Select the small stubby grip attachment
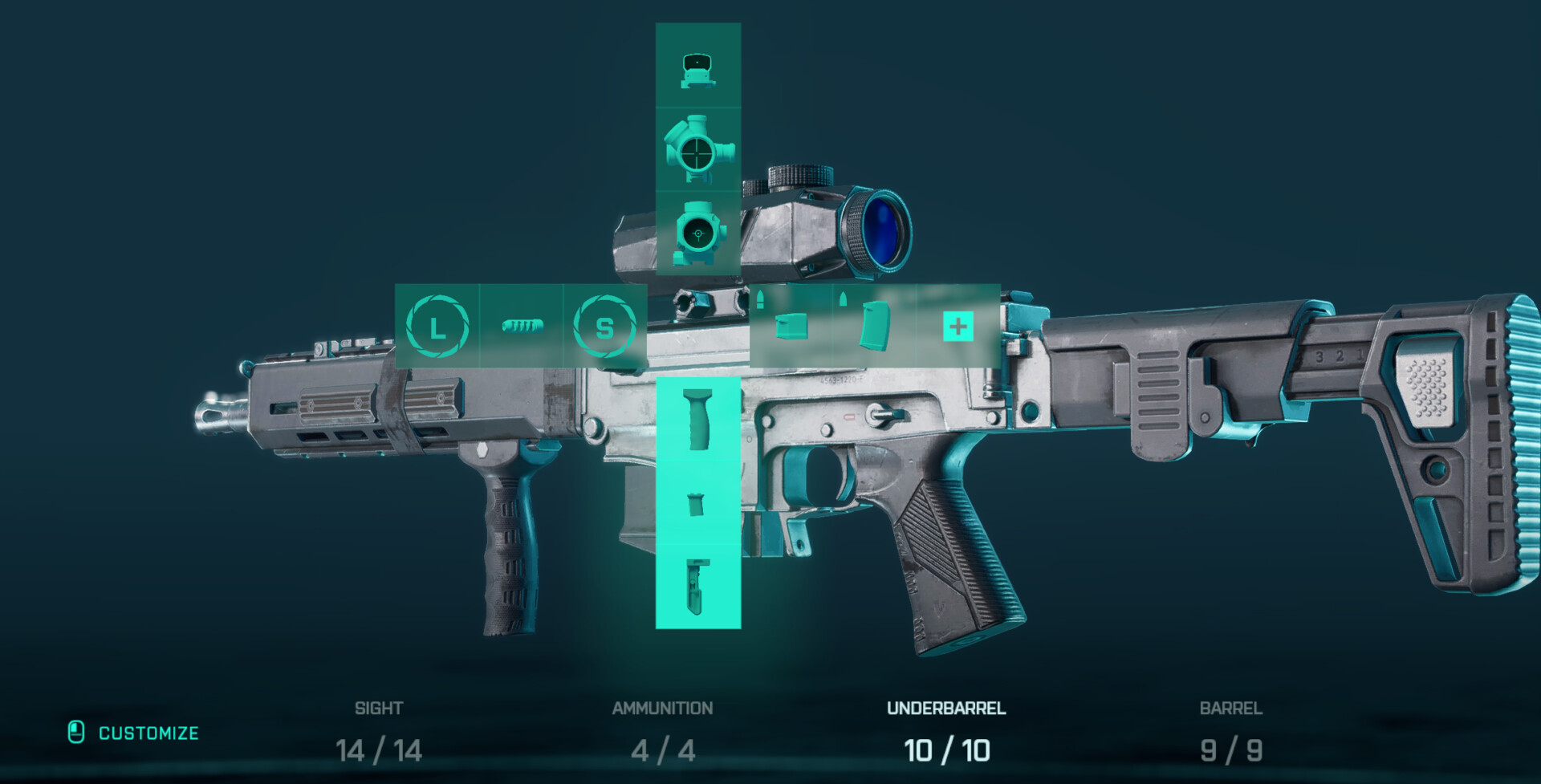 [x=697, y=503]
